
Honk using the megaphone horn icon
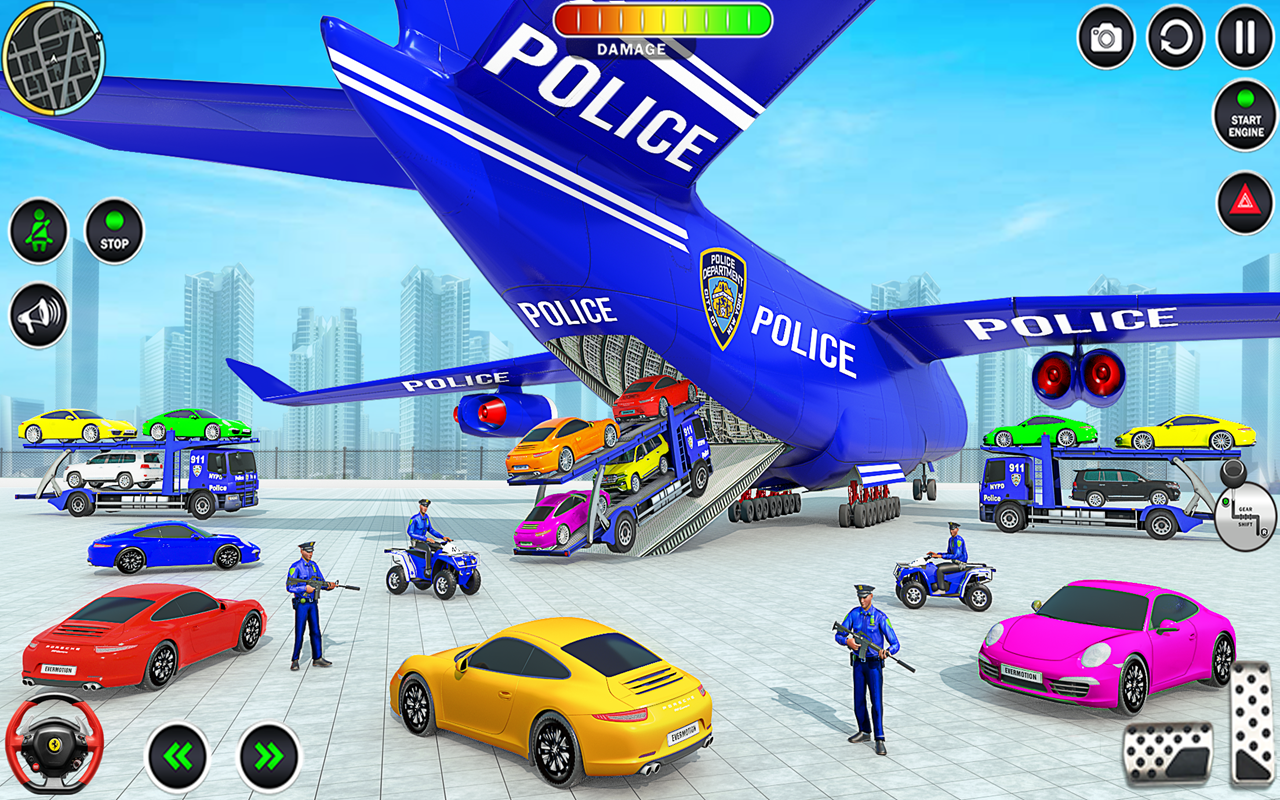click(x=37, y=317)
